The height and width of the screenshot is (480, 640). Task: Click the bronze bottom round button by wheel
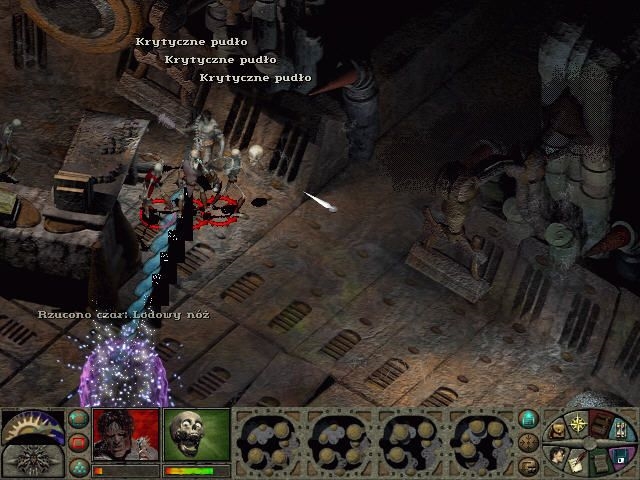coord(530,465)
